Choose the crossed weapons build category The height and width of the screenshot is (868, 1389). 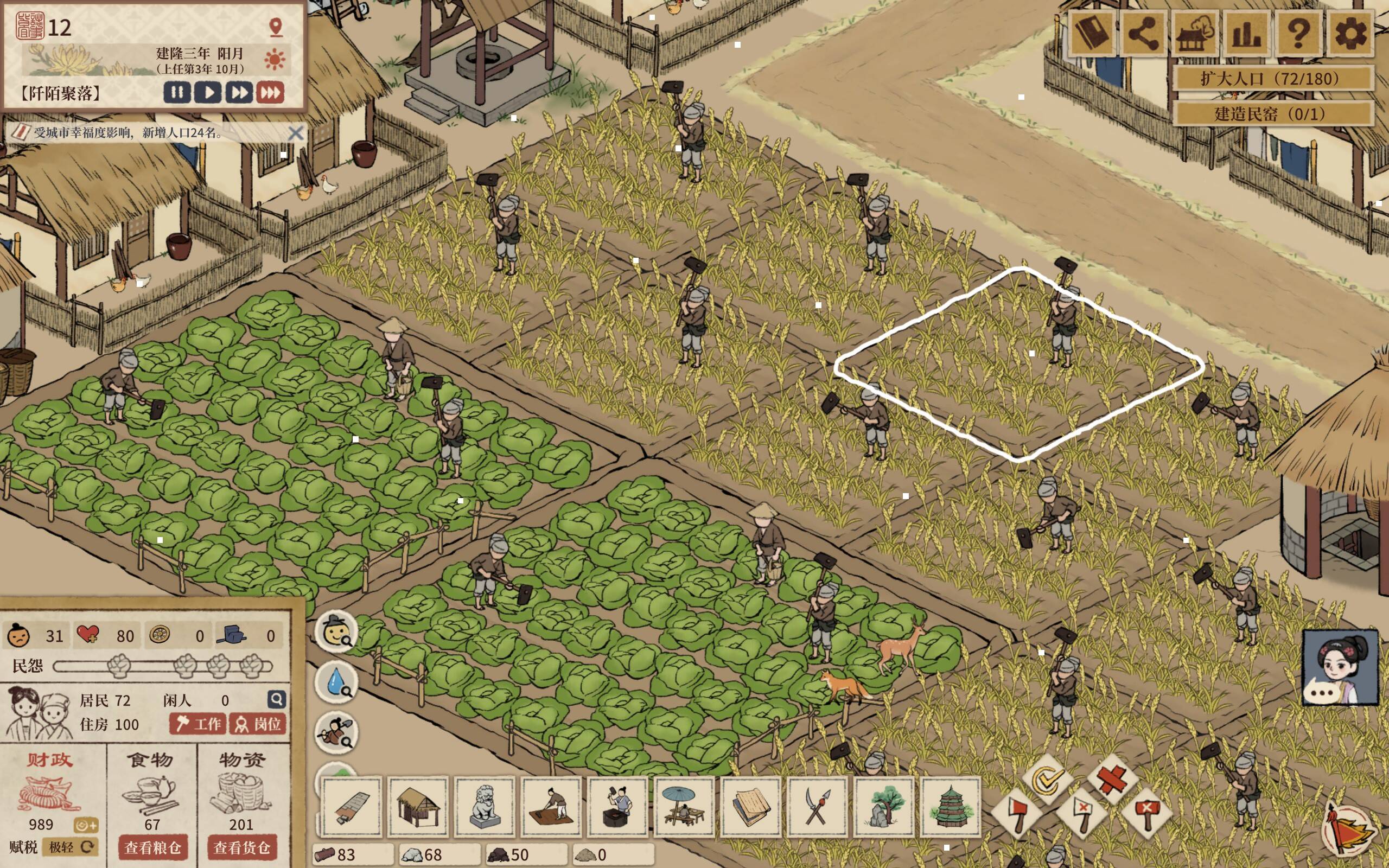(x=817, y=807)
